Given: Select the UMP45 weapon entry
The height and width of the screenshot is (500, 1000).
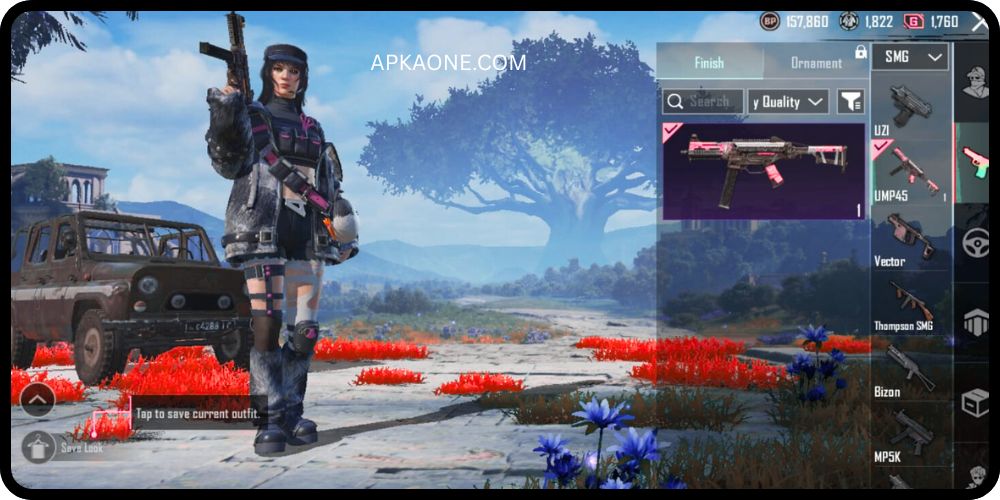Looking at the screenshot, I should tap(910, 171).
